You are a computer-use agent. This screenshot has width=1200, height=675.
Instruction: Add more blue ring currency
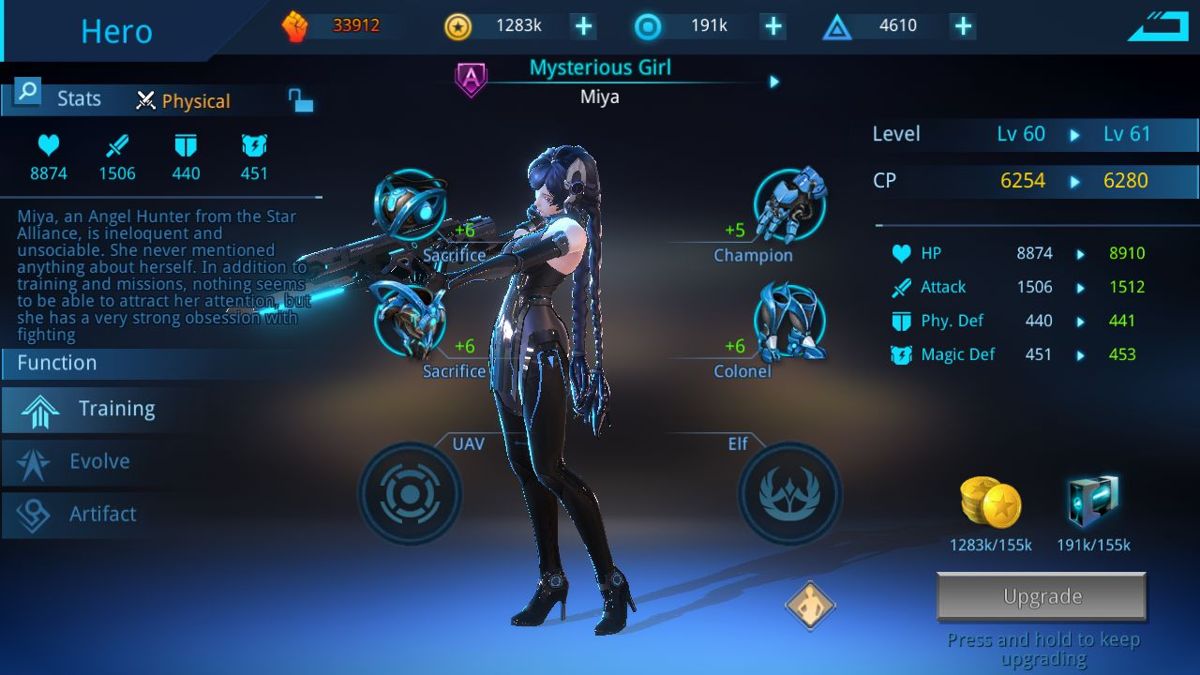[x=773, y=26]
